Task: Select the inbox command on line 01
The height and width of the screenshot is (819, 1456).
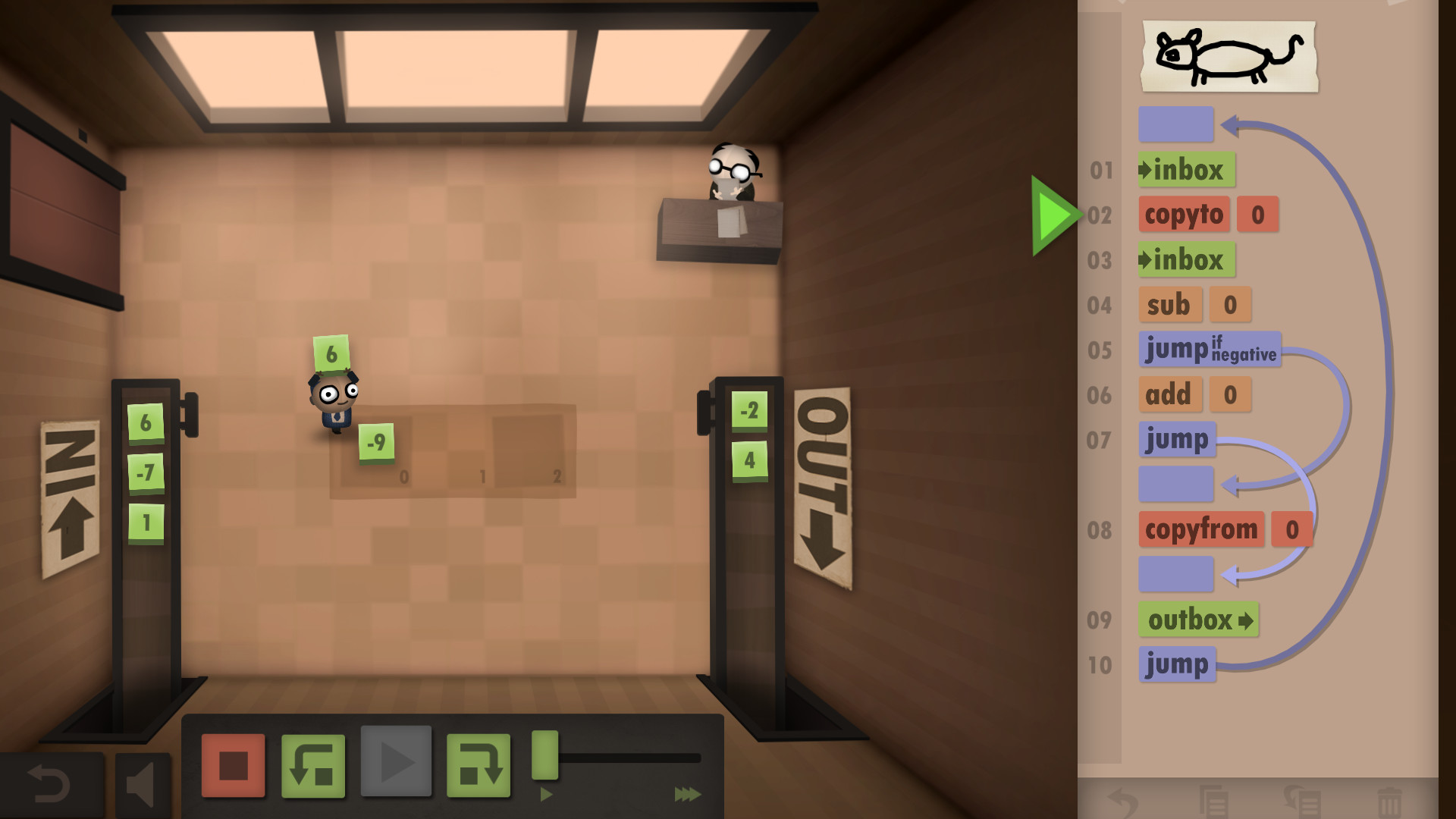Action: 1185,170
